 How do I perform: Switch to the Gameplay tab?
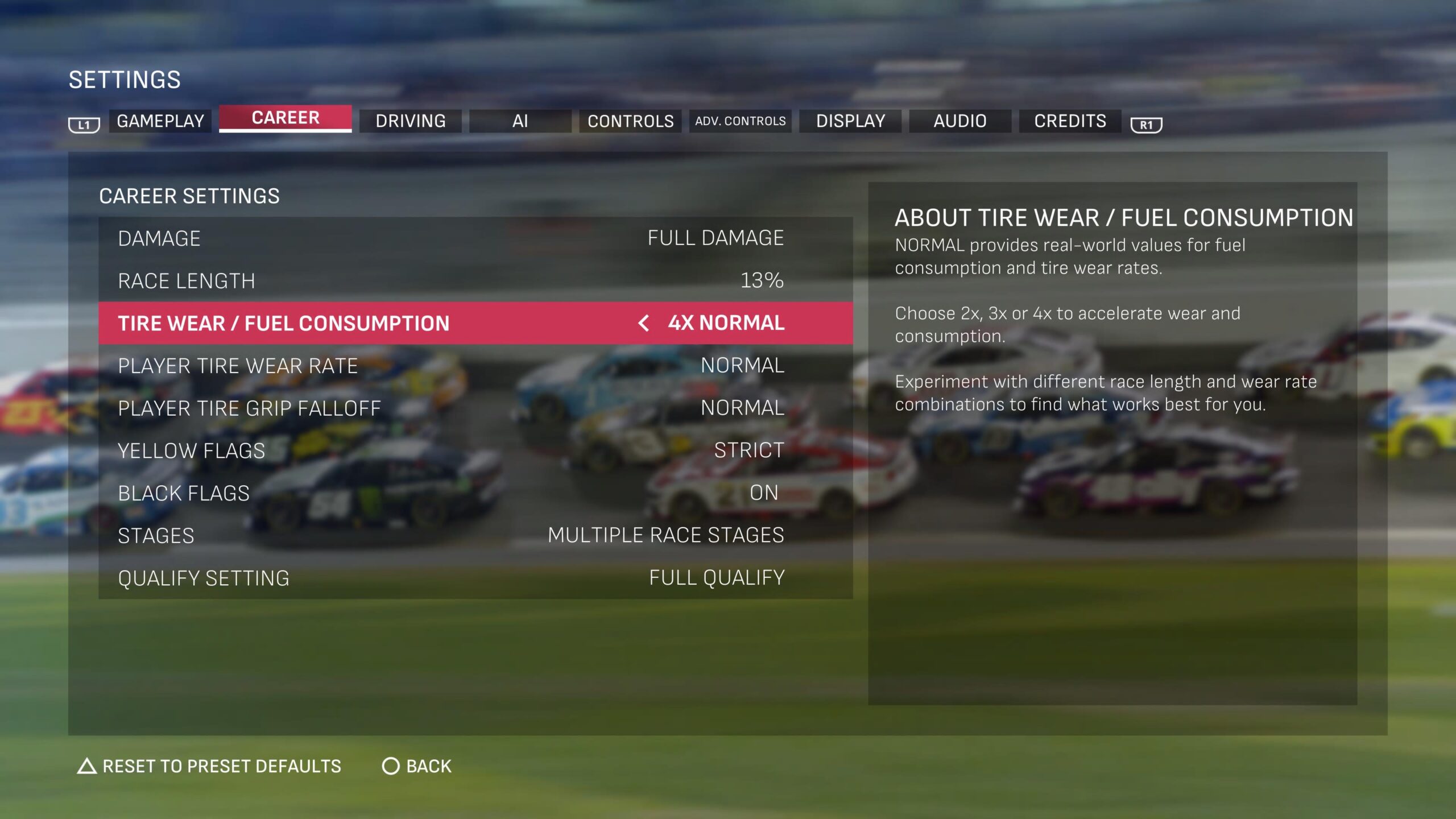[160, 121]
